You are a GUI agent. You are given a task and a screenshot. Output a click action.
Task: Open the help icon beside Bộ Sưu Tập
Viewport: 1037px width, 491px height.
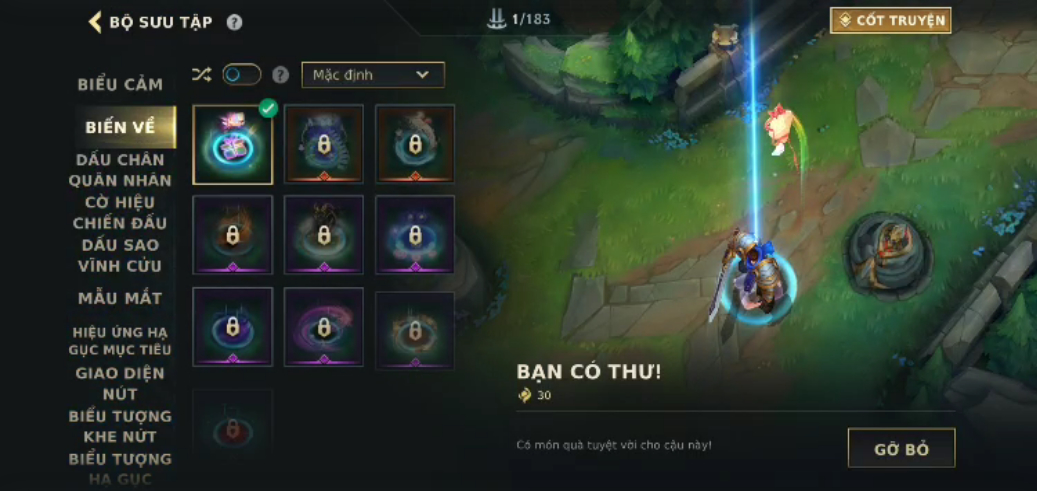[234, 22]
